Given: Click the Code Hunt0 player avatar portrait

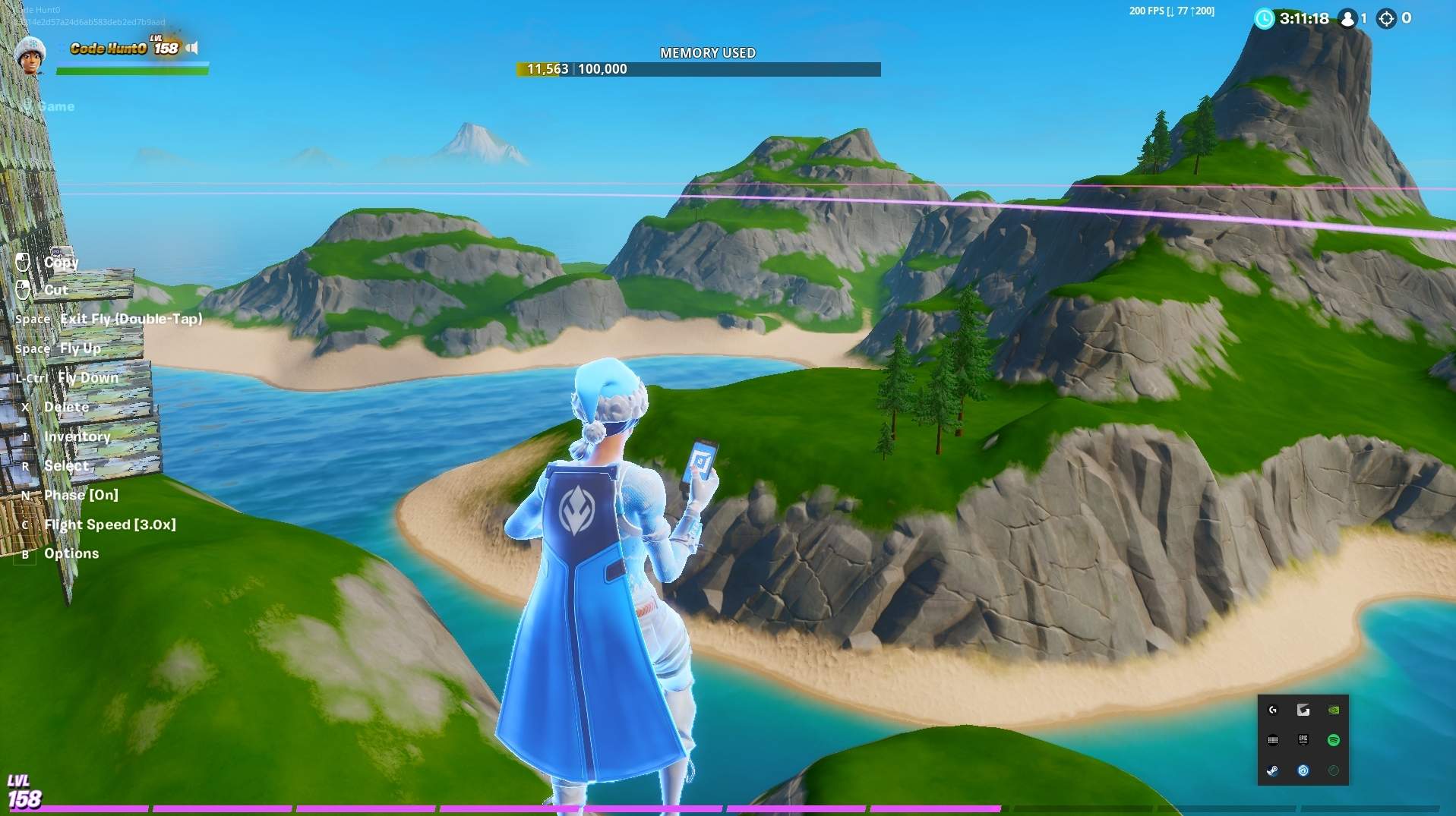Looking at the screenshot, I should [x=30, y=55].
